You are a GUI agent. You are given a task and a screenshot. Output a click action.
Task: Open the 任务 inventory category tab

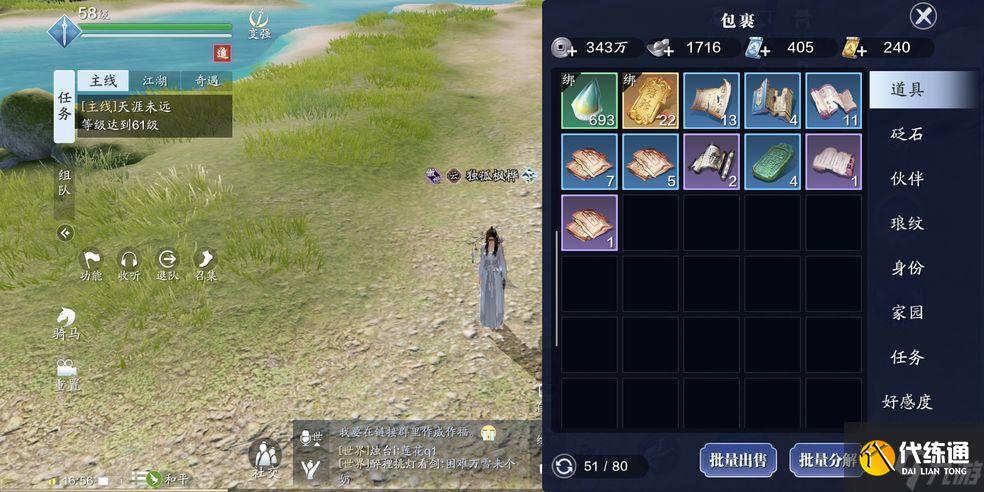[907, 357]
